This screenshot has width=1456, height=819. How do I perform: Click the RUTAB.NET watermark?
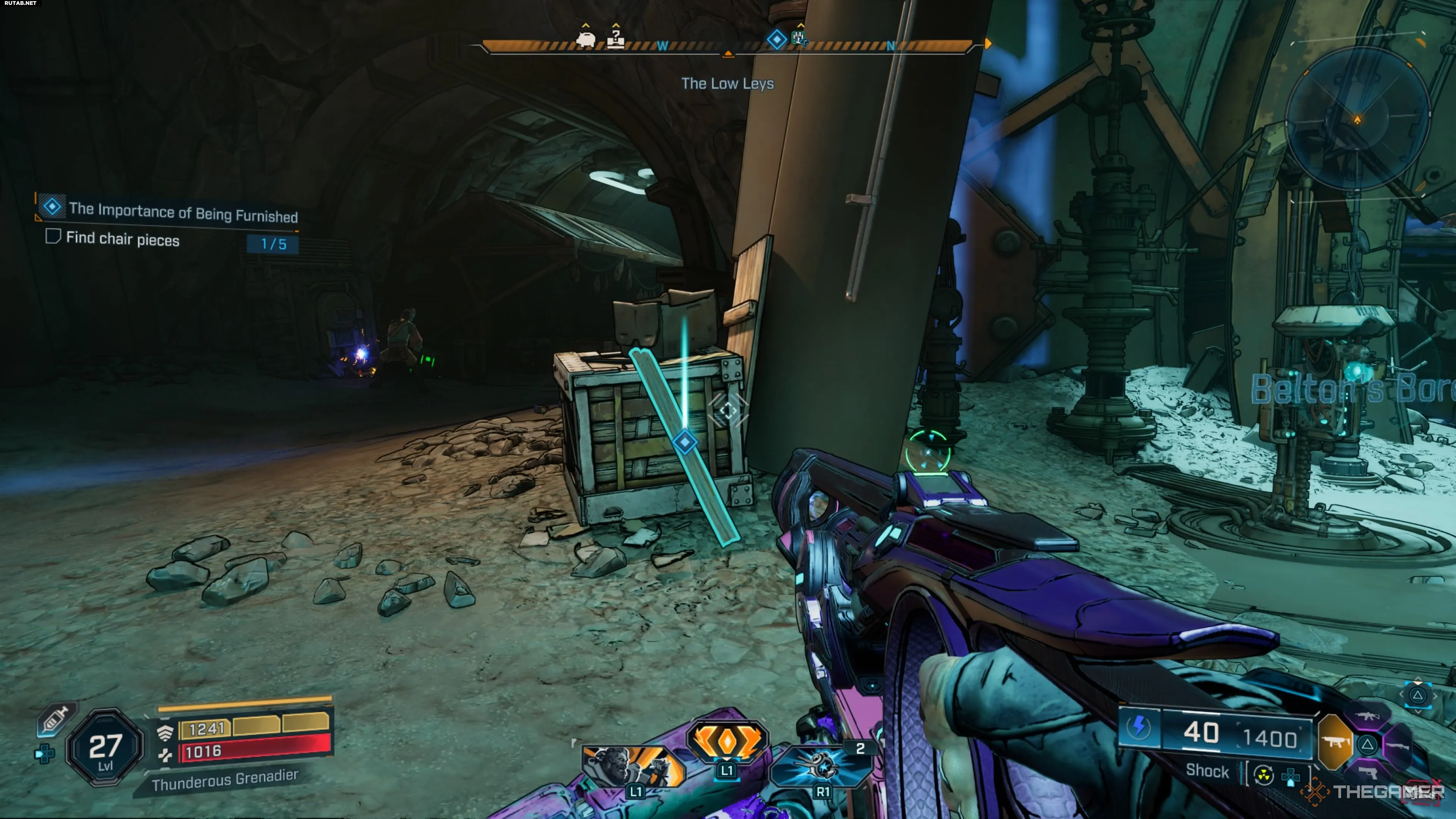[20, 3]
